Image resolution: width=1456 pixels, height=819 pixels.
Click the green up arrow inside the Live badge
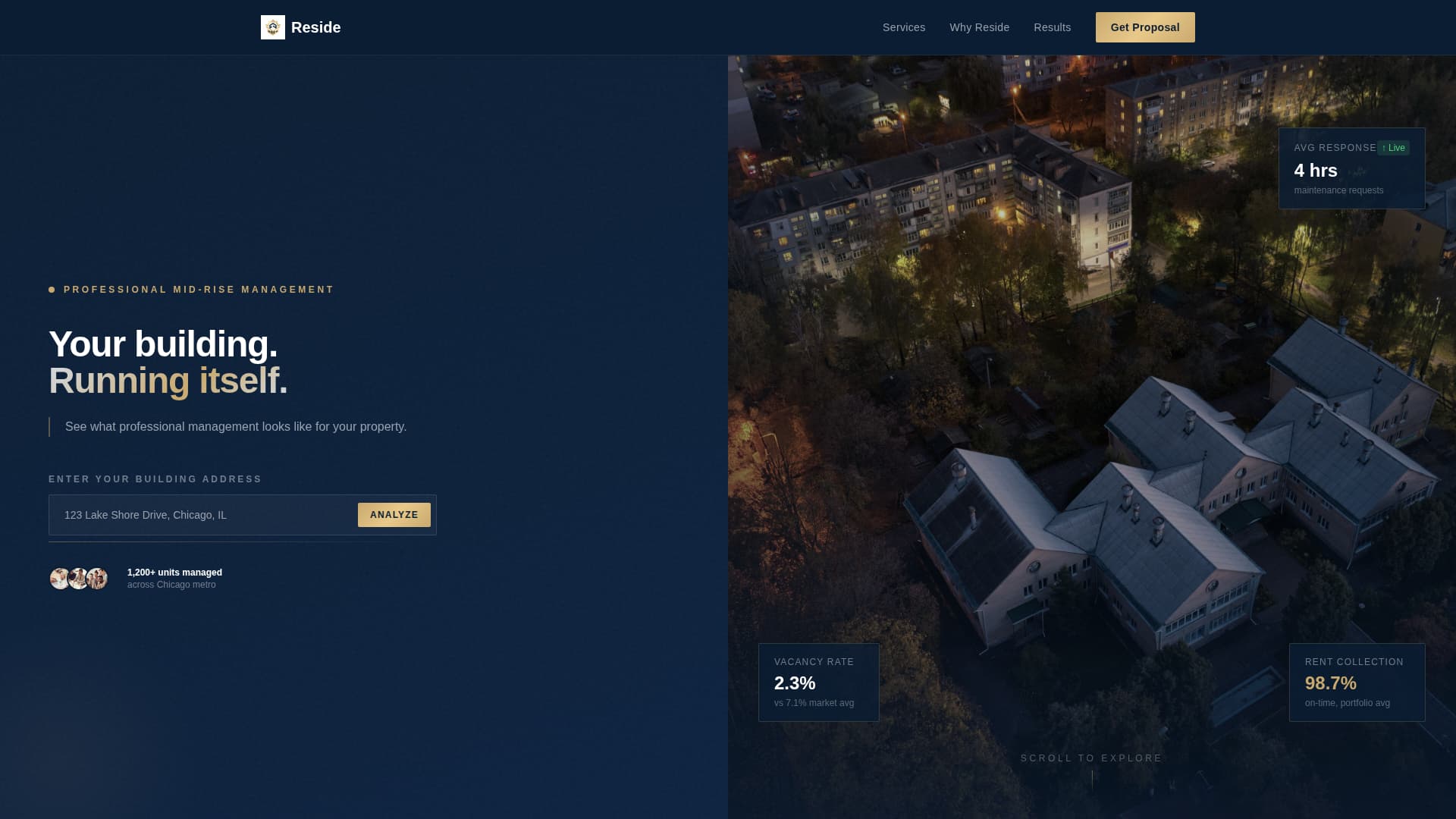pos(1385,148)
